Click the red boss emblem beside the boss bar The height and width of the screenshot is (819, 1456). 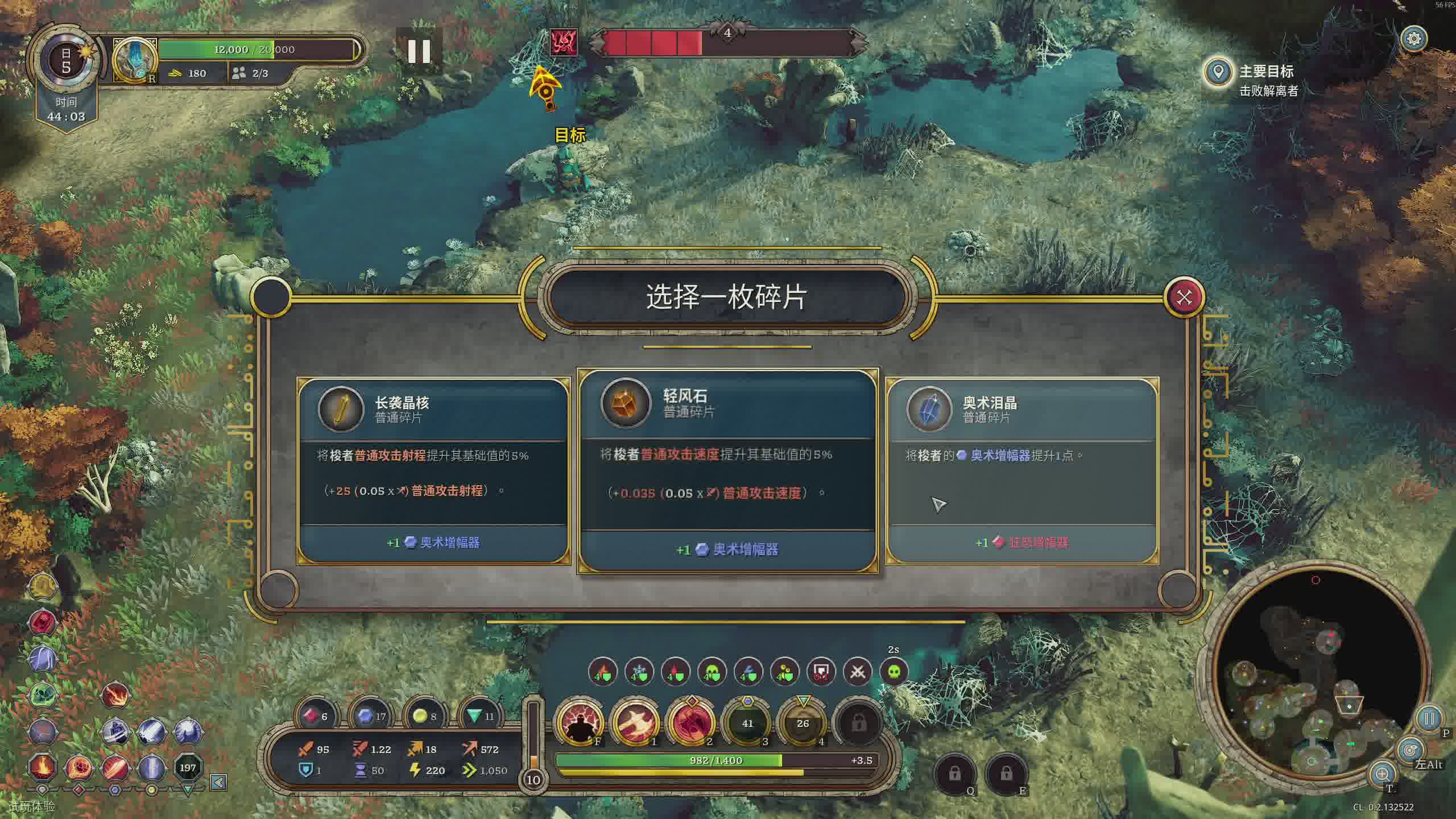point(564,42)
